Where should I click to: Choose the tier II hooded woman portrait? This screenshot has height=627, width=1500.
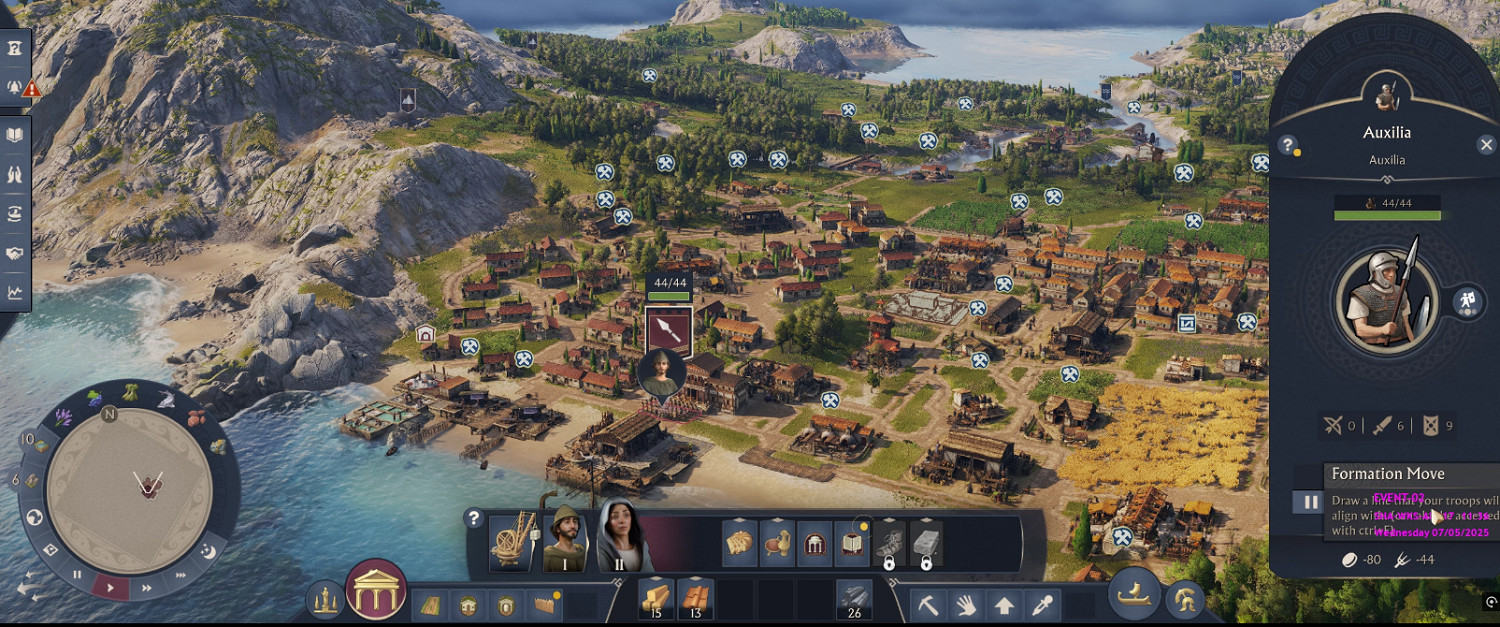[x=620, y=538]
